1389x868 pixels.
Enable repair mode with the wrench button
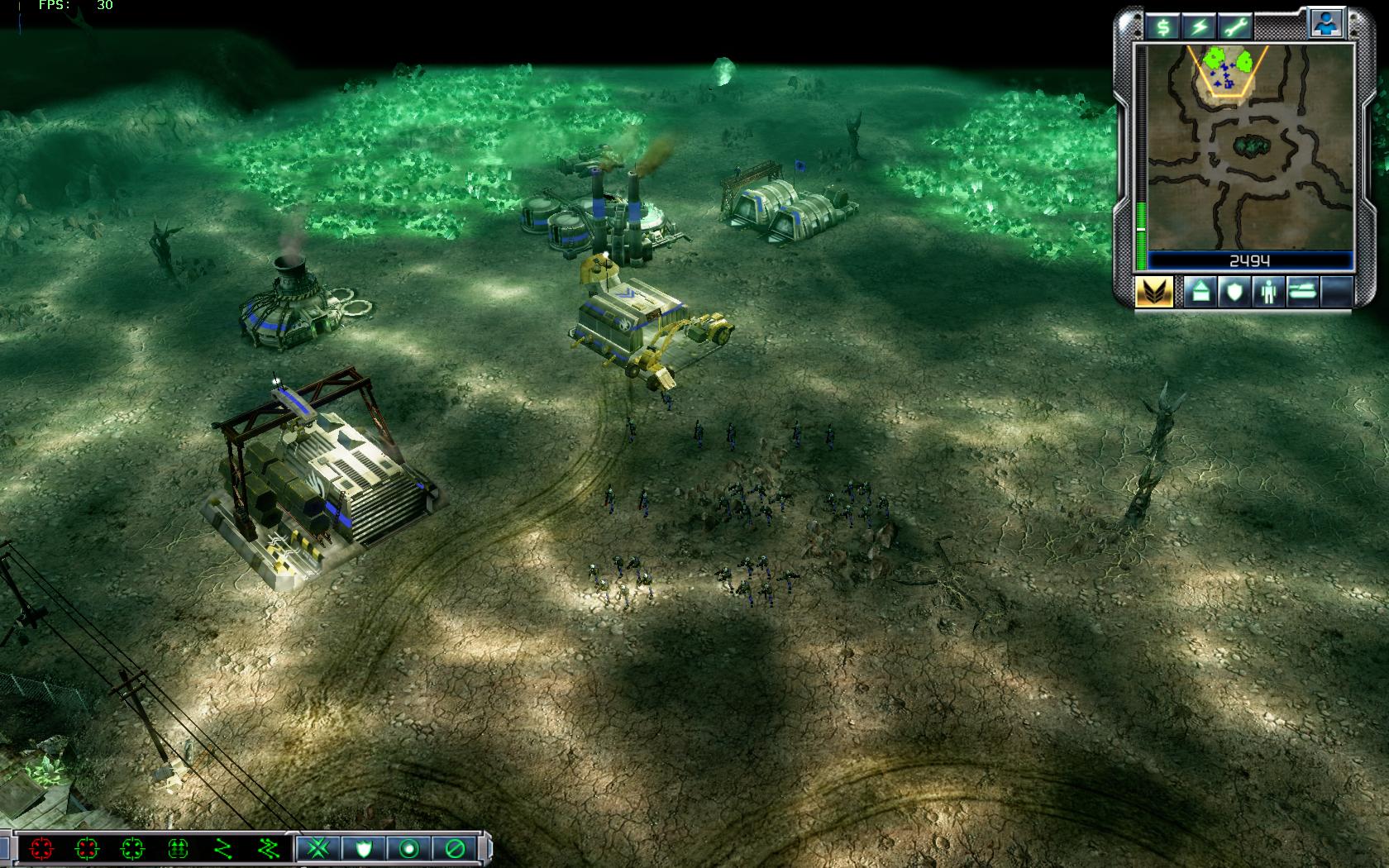point(1235,27)
